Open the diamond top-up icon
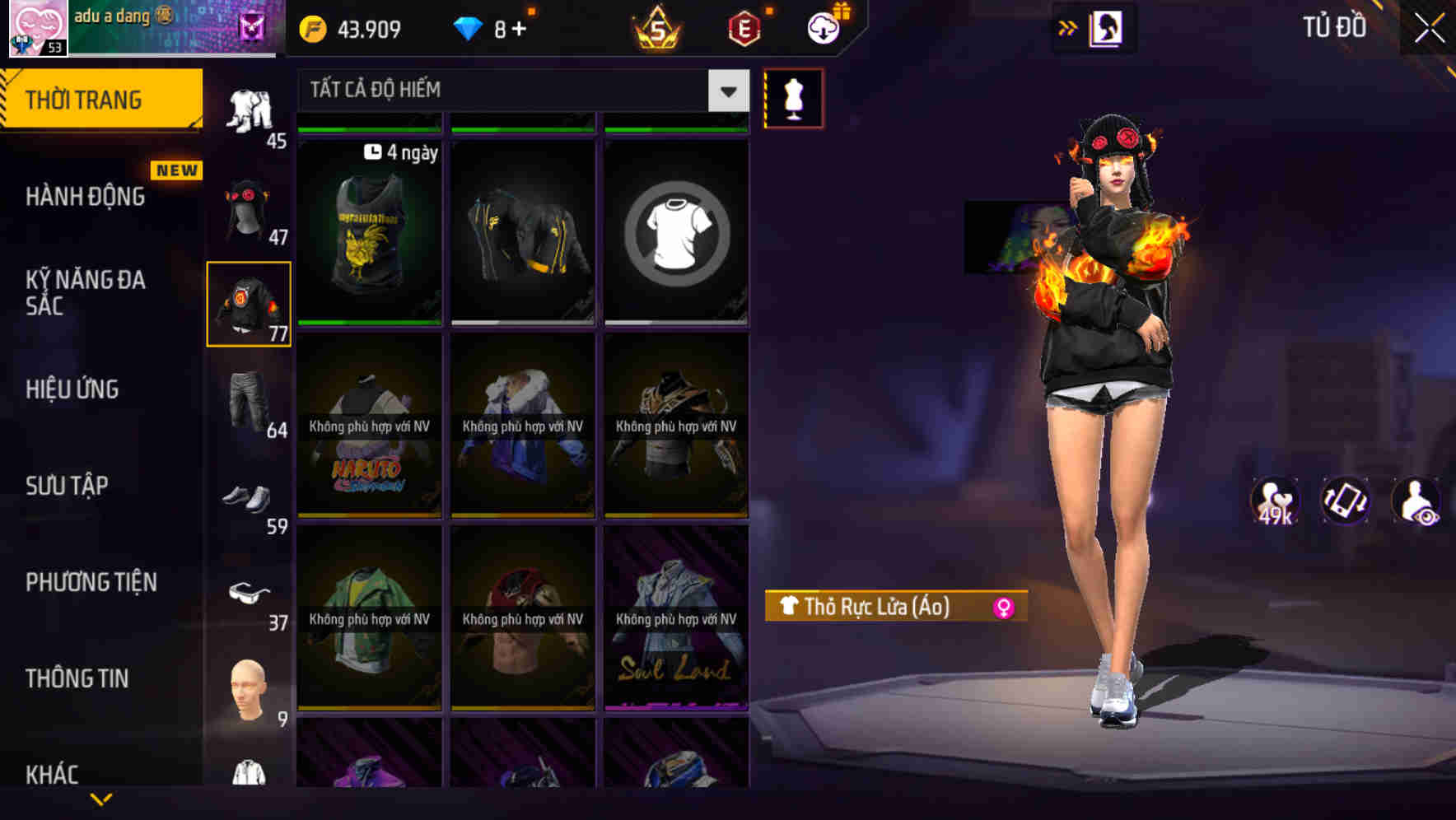This screenshot has height=820, width=1456. [469, 29]
